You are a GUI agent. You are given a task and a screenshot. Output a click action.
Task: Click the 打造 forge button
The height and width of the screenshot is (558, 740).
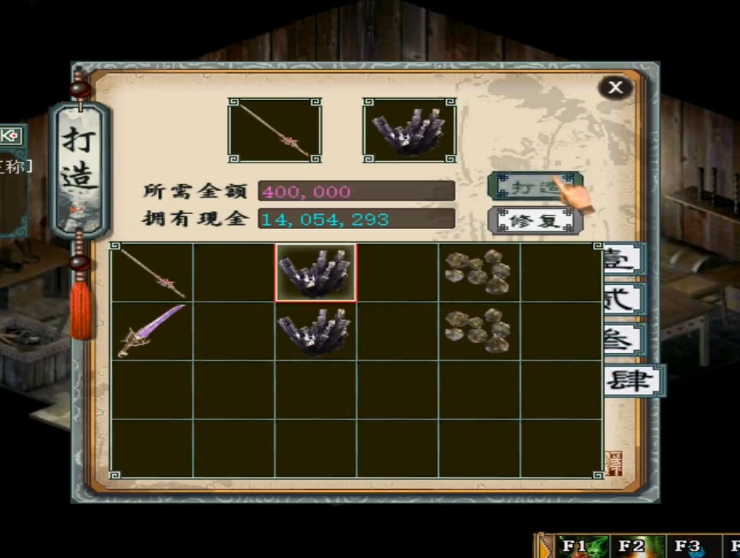pyautogui.click(x=534, y=187)
